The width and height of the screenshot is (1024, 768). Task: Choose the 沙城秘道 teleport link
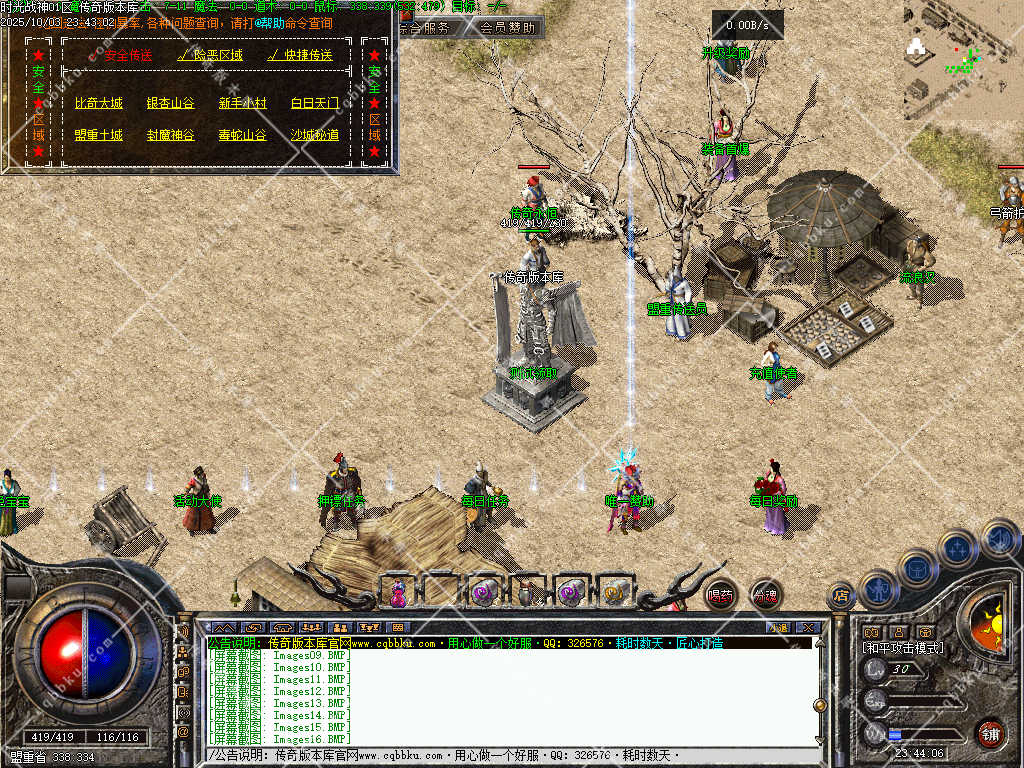tap(314, 135)
